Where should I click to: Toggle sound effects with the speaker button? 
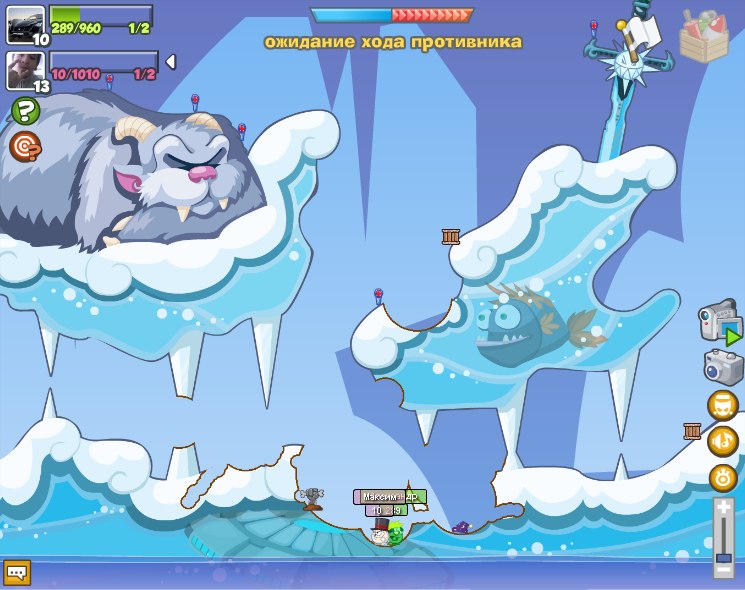click(x=723, y=476)
